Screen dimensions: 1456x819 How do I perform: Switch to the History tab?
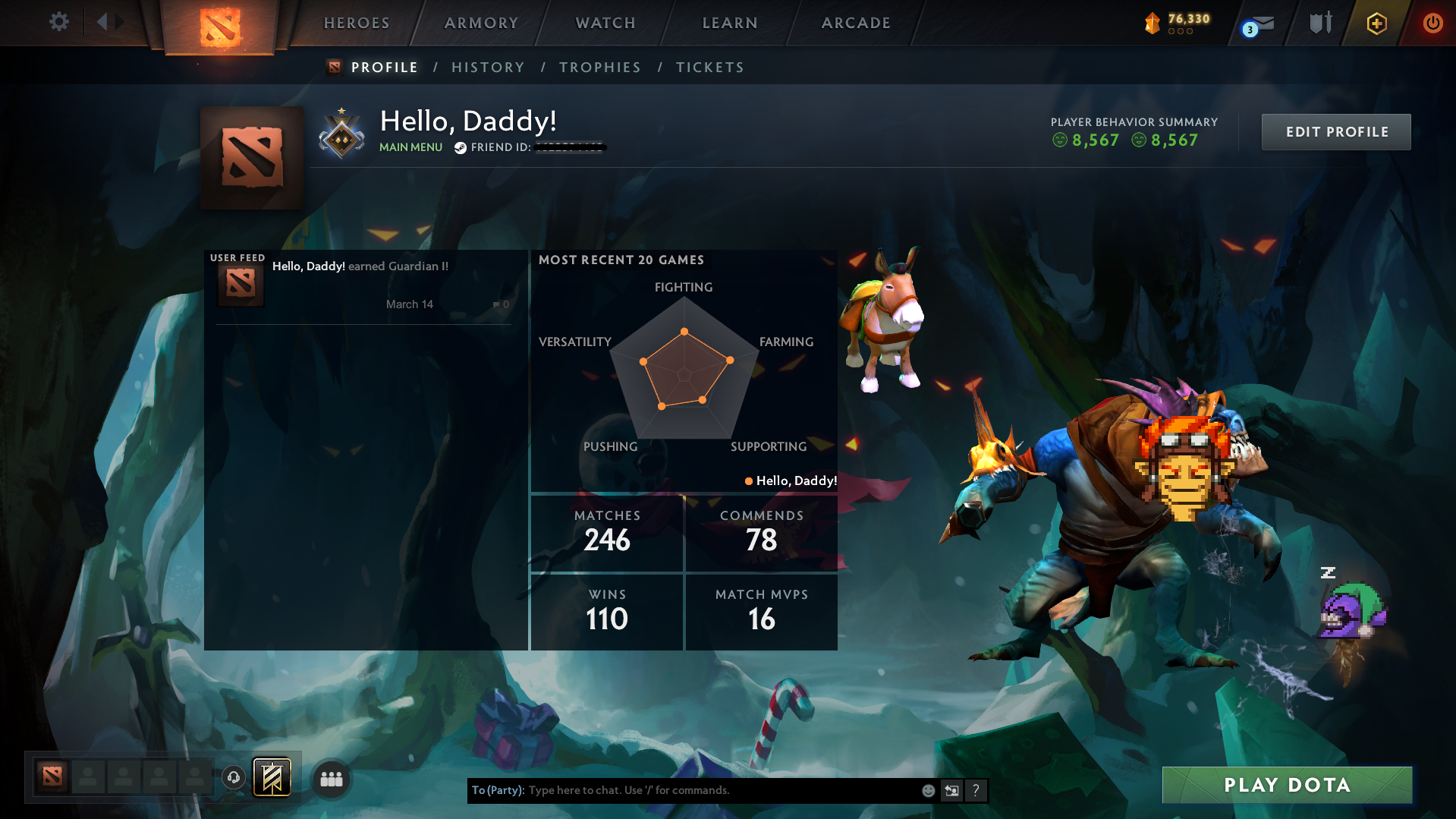click(488, 67)
